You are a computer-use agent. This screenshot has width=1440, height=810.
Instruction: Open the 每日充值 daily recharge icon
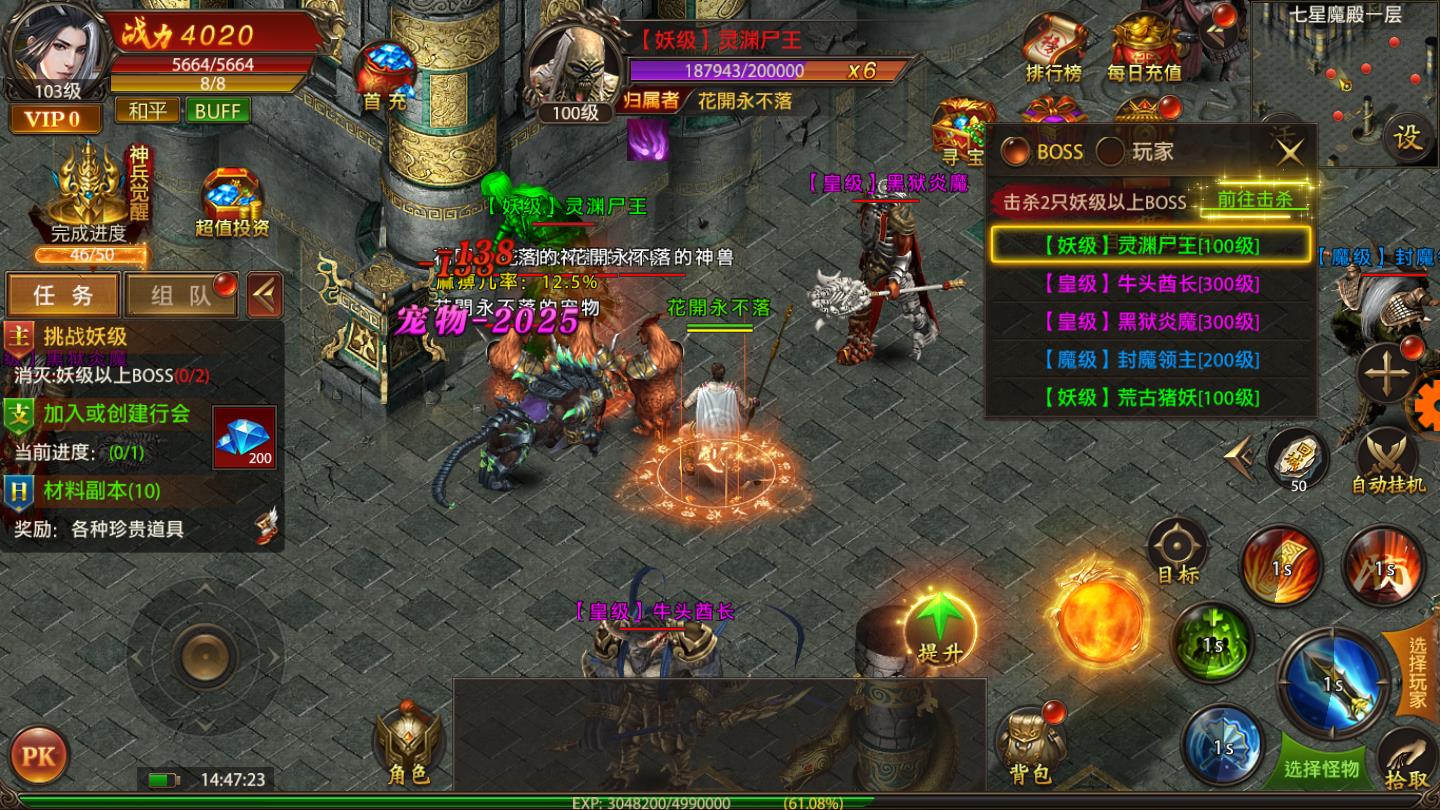(1144, 48)
